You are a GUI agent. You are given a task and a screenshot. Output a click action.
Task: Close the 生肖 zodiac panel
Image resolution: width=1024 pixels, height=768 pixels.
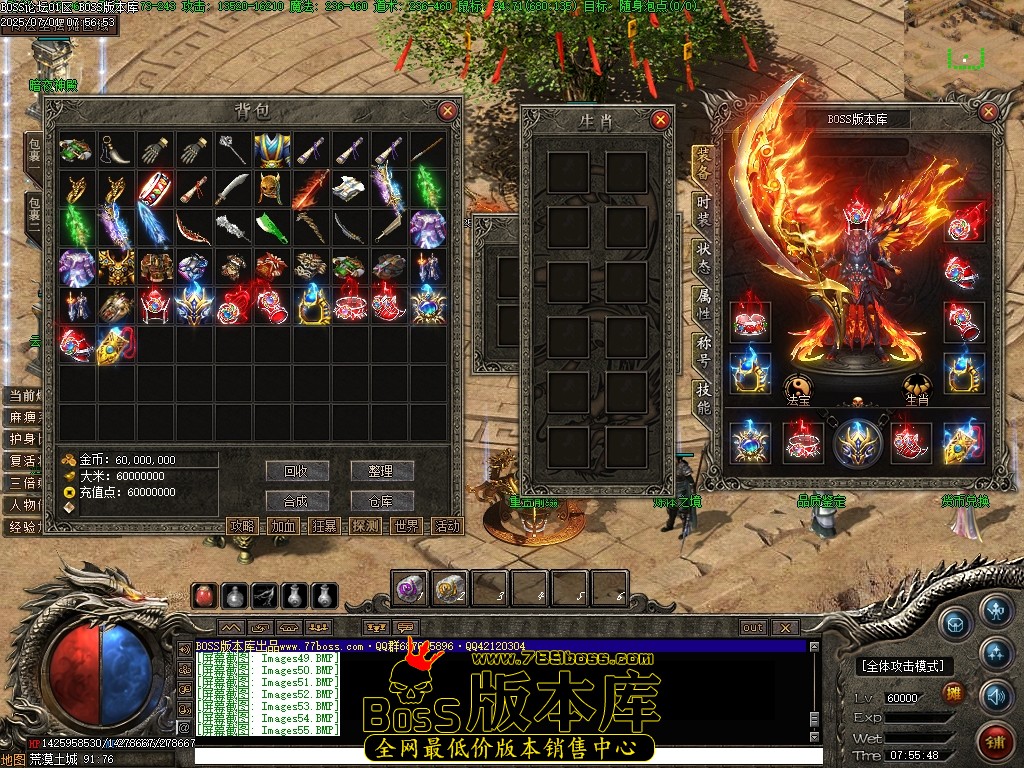(660, 120)
